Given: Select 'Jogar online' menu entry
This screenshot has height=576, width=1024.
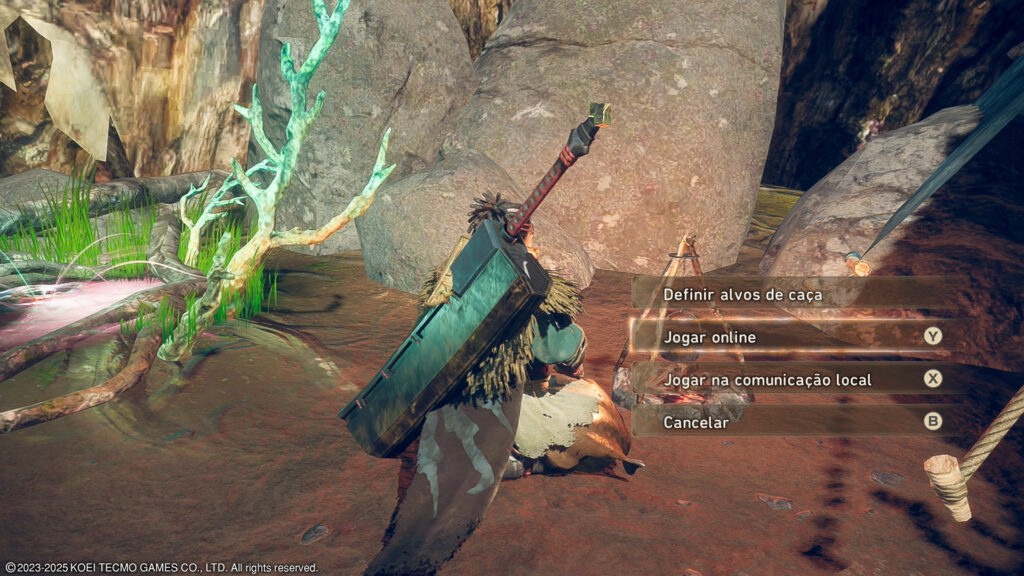Looking at the screenshot, I should pyautogui.click(x=710, y=337).
